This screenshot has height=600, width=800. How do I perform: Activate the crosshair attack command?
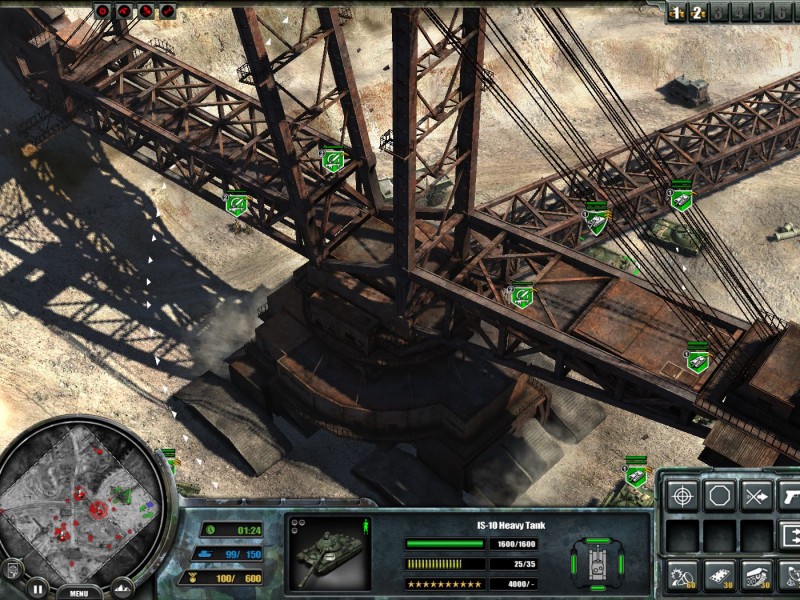[x=683, y=494]
